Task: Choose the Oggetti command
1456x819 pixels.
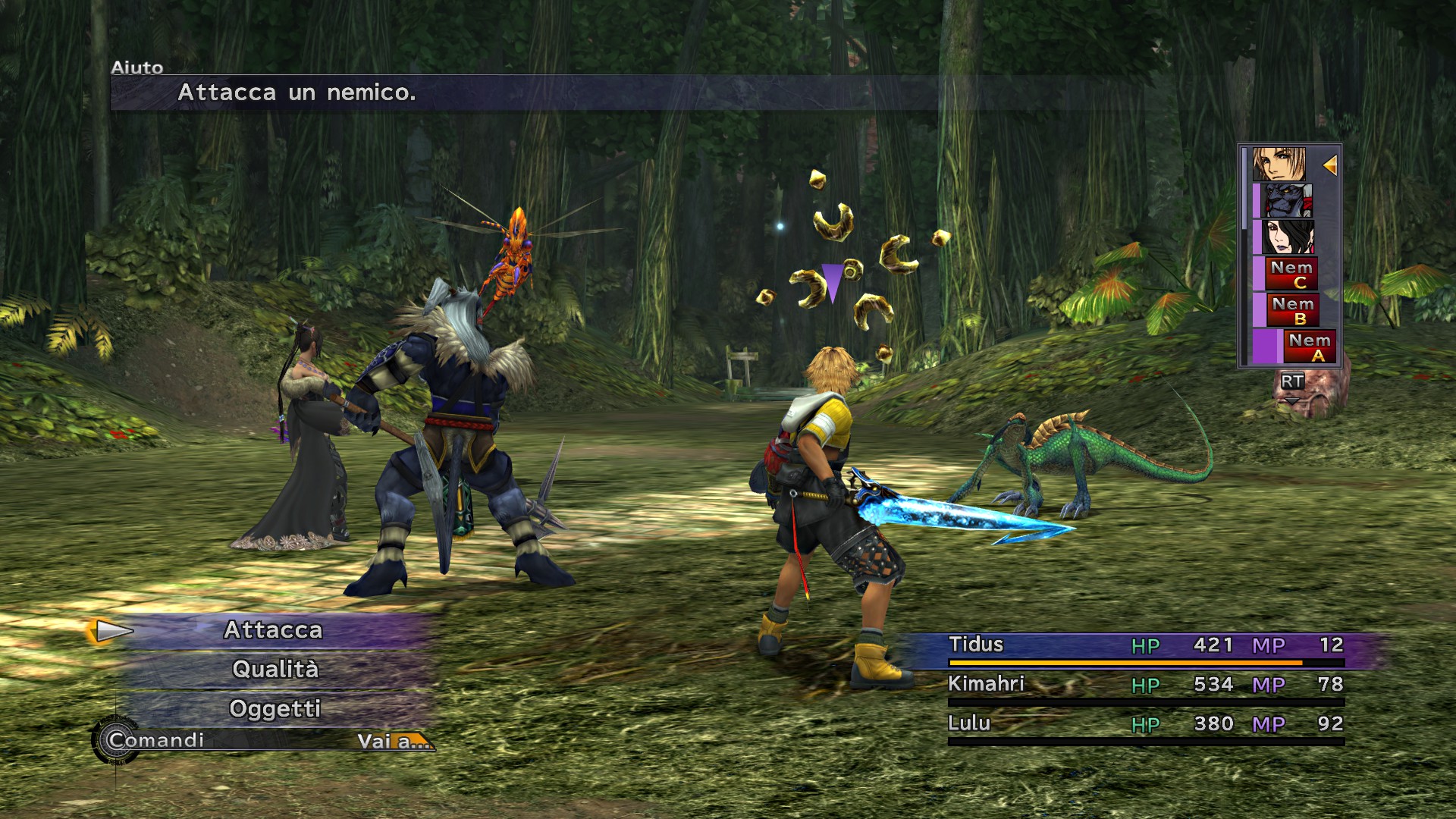Action: coord(275,709)
